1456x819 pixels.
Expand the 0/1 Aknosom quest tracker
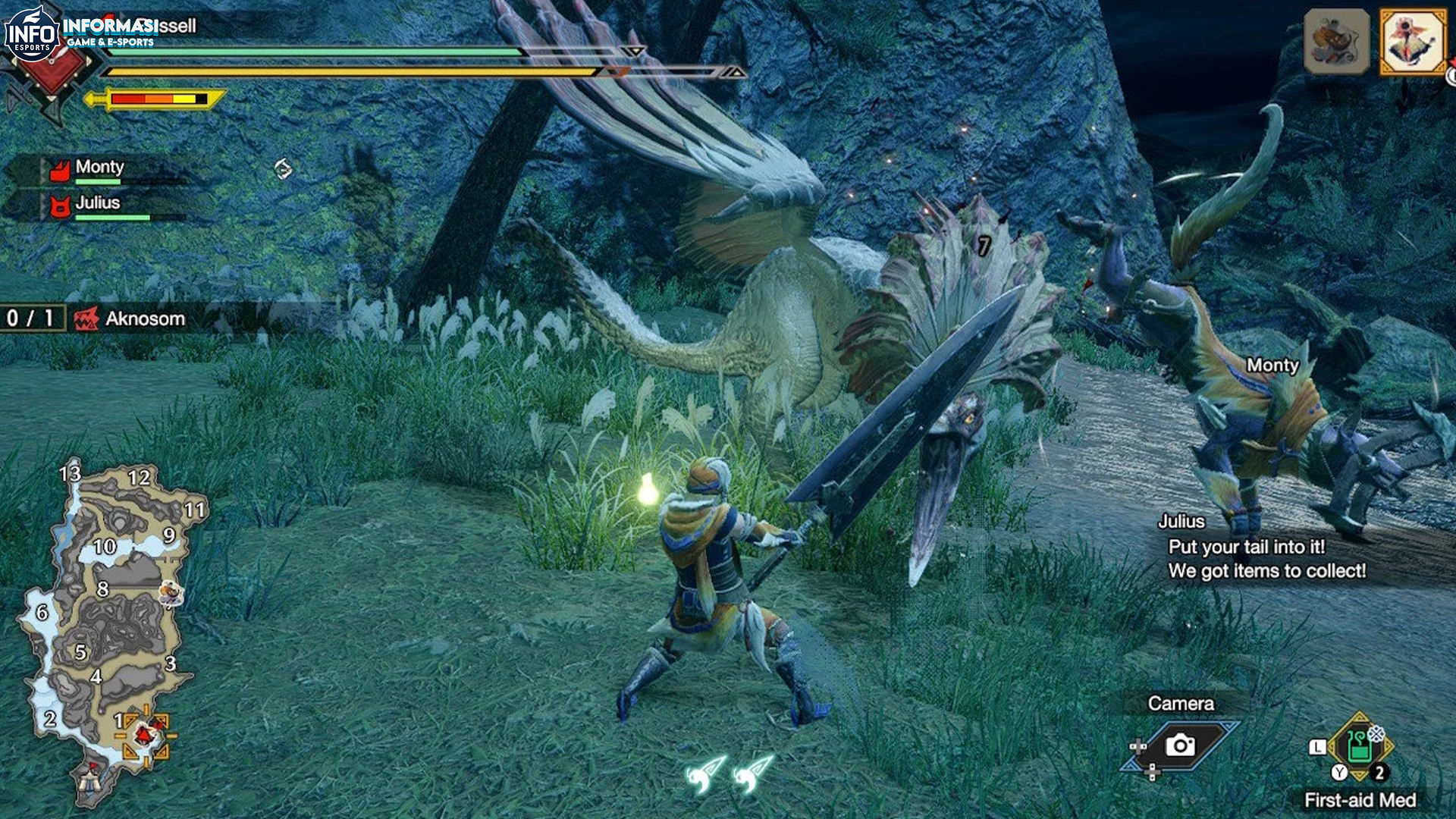tap(27, 318)
